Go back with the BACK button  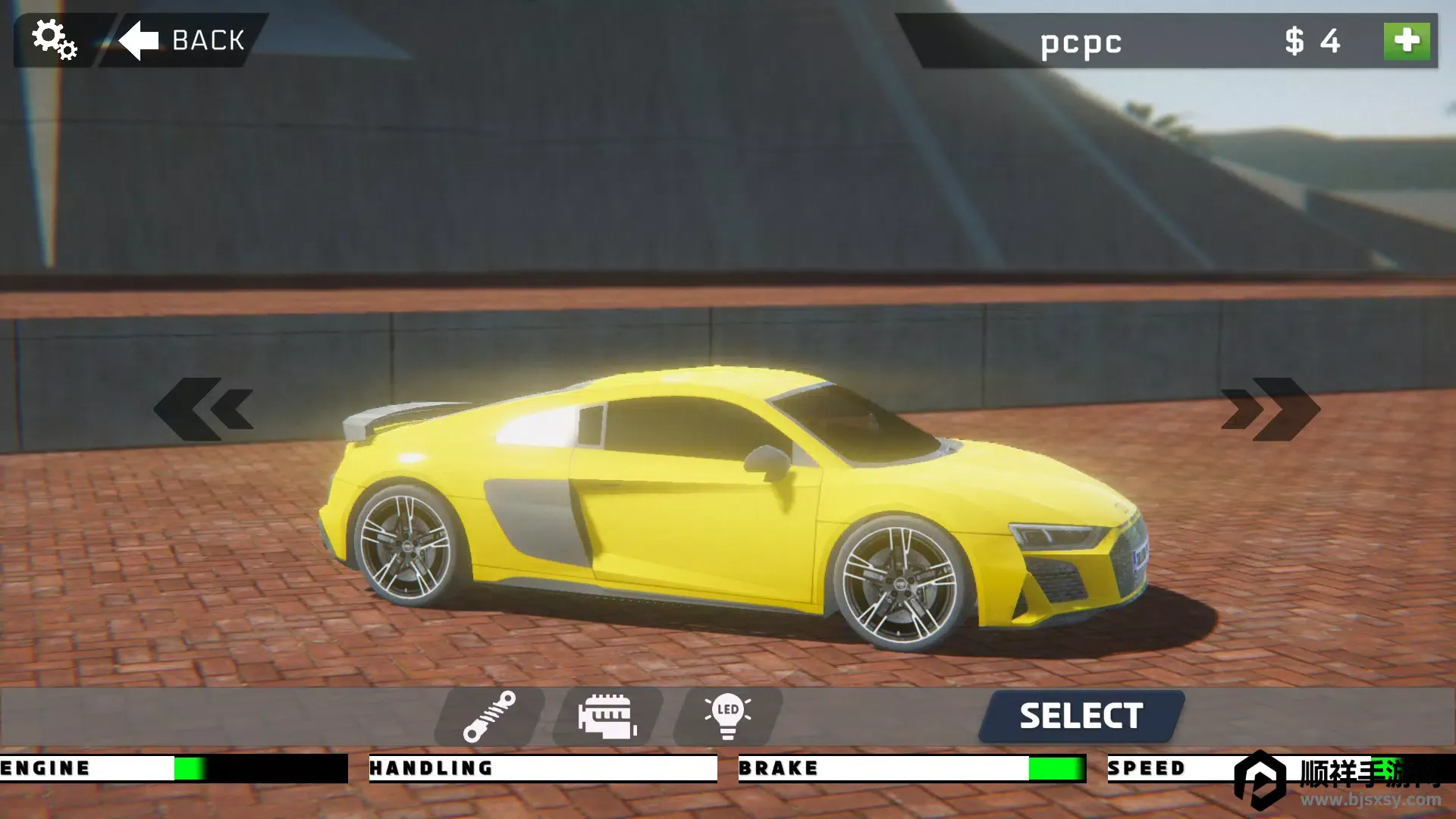184,40
